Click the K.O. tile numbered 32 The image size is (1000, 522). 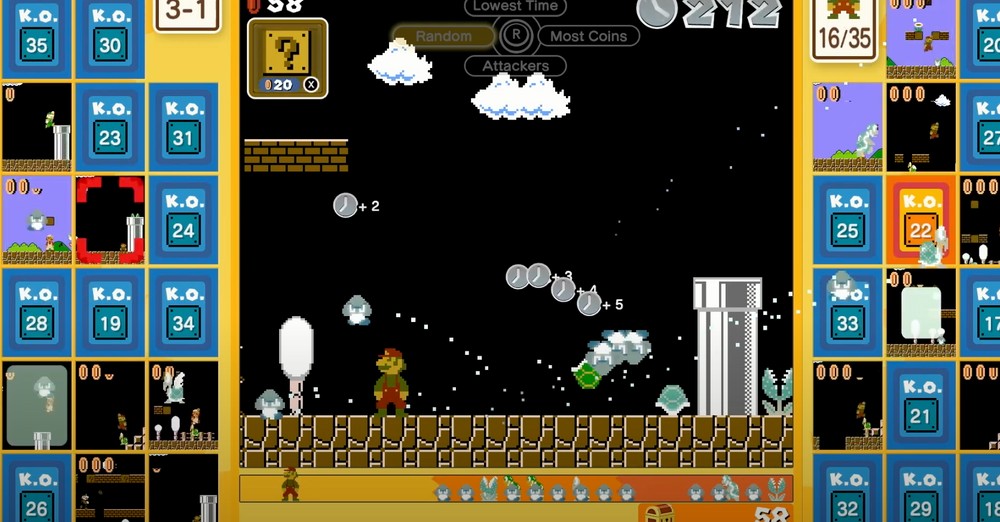click(848, 493)
